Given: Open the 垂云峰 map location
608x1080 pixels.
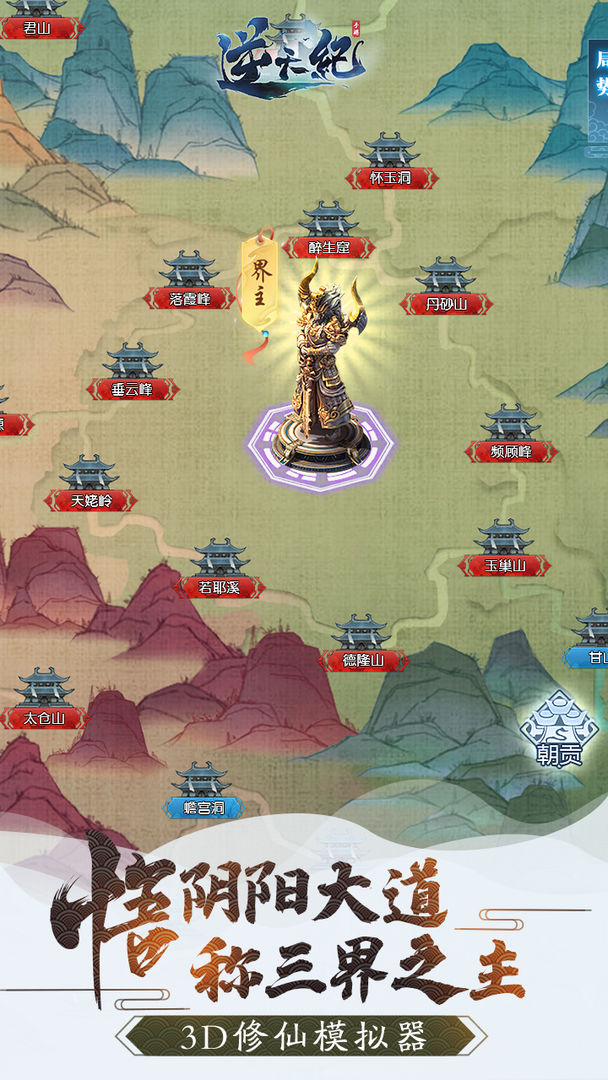Looking at the screenshot, I should pos(132,376).
